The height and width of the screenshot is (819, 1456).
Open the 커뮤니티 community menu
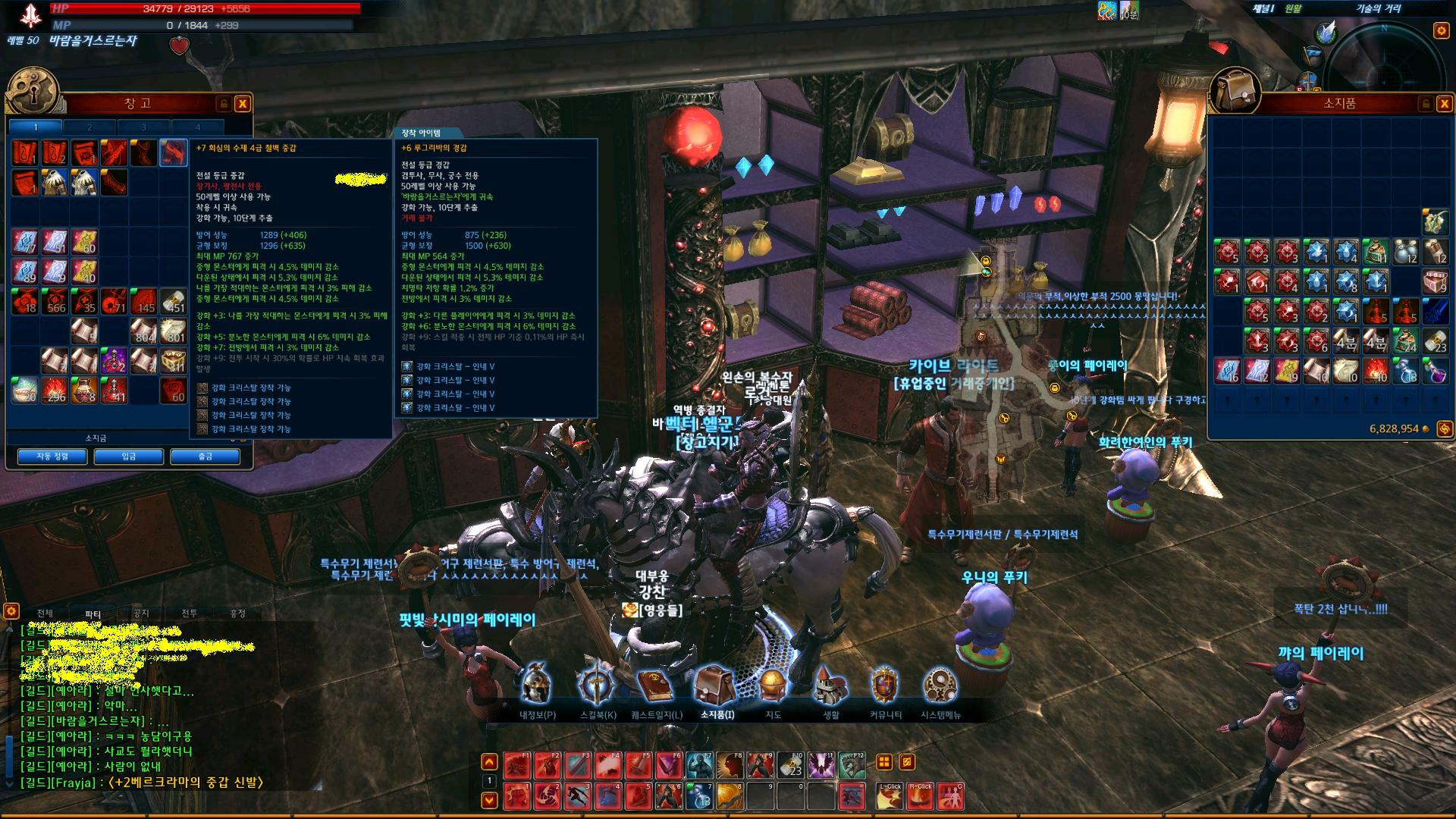coord(885,686)
